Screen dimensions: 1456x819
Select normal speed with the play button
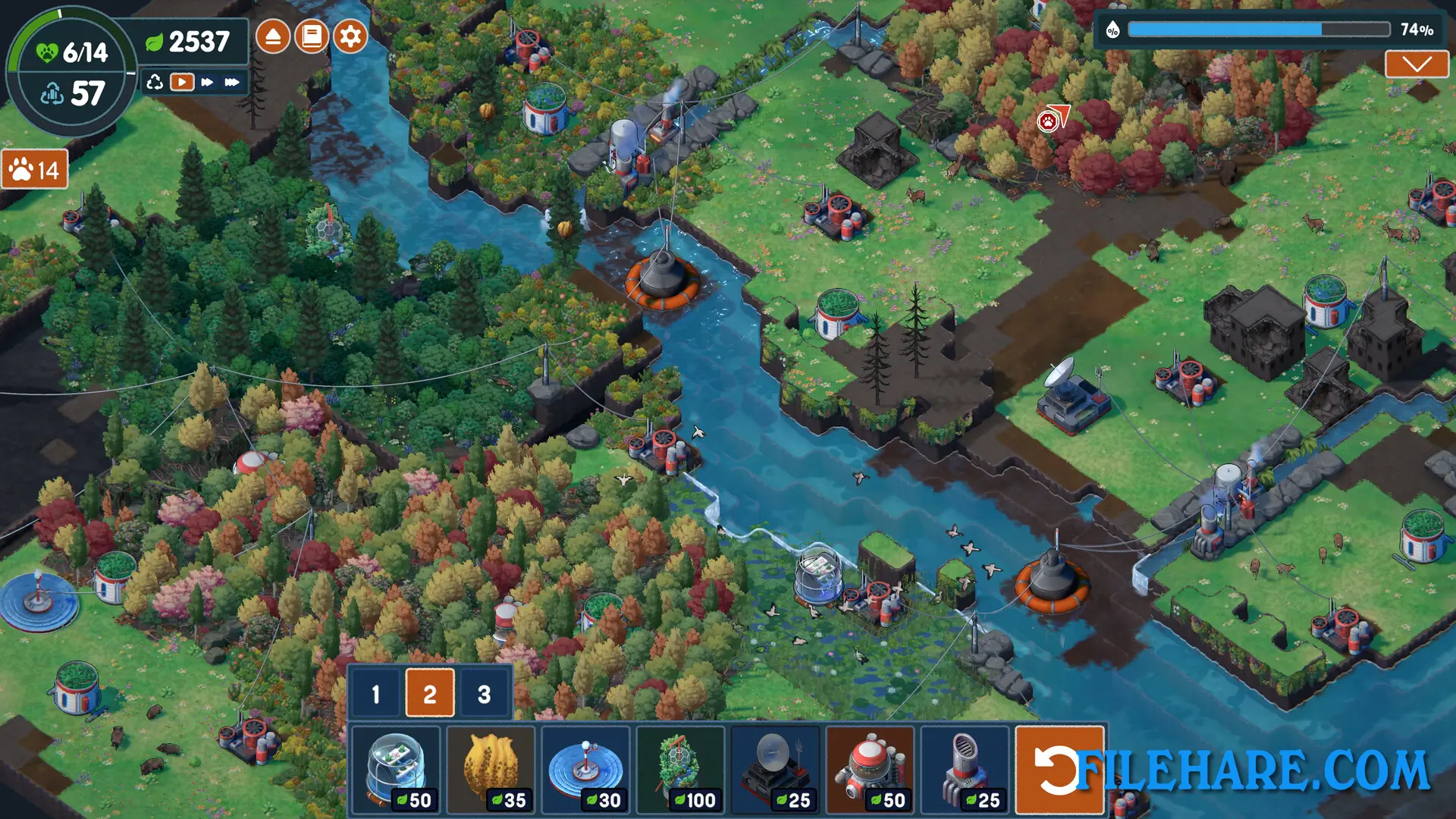click(x=181, y=83)
